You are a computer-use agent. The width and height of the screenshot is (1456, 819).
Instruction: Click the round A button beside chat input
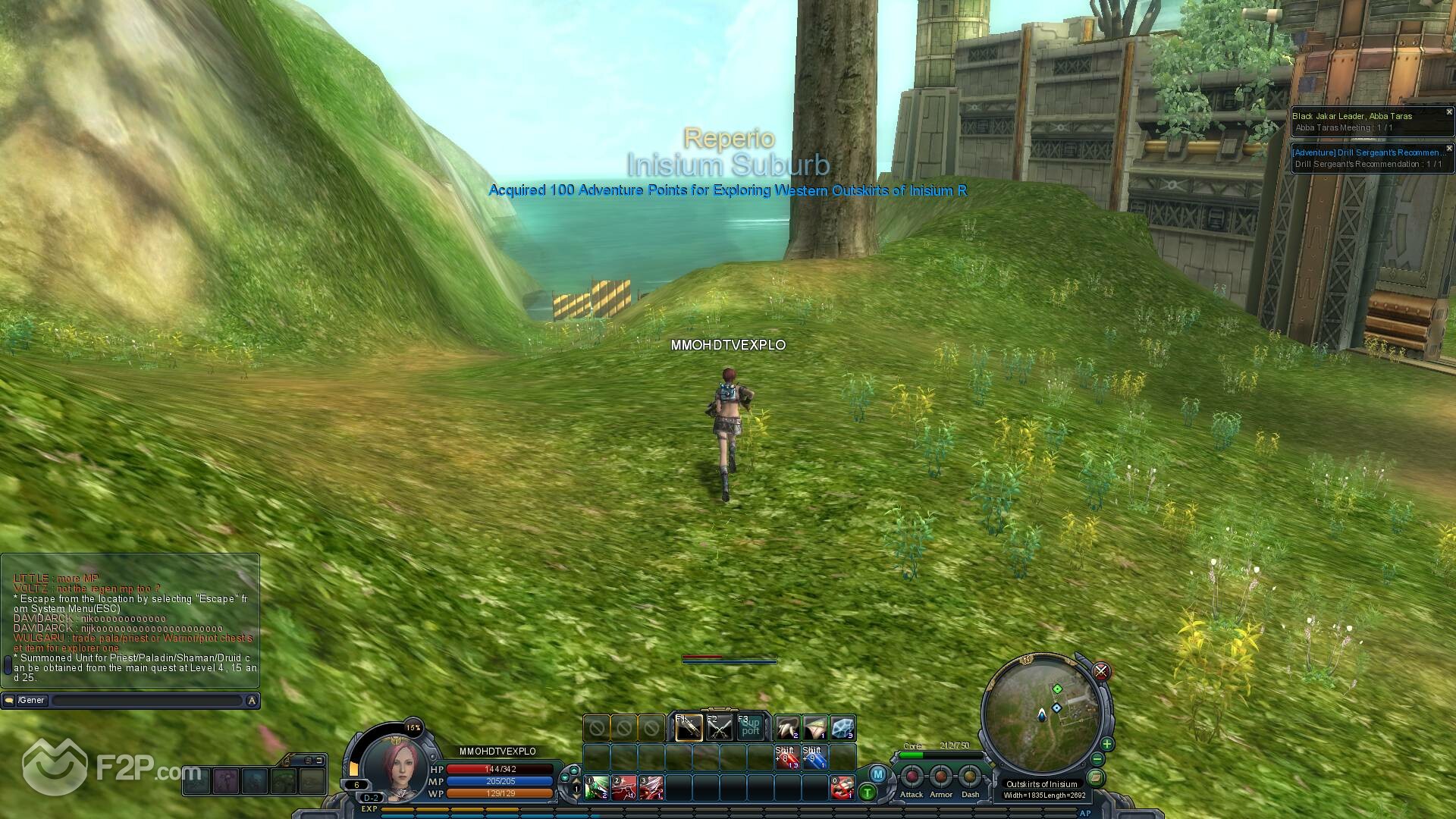tap(252, 701)
